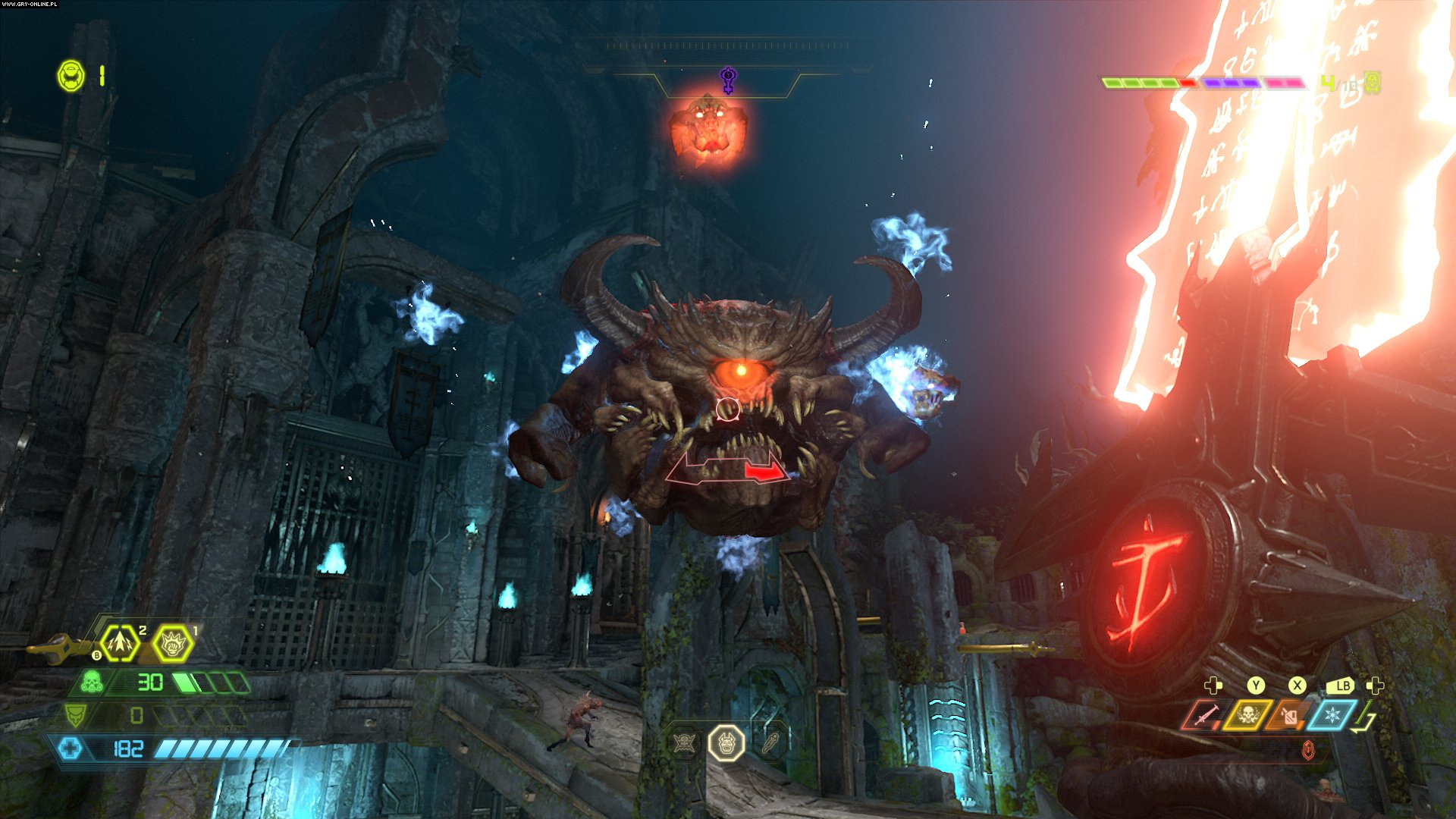Screen dimensions: 1456x819
Task: Click the red rune badge under equipment slots
Action: coord(1308,751)
